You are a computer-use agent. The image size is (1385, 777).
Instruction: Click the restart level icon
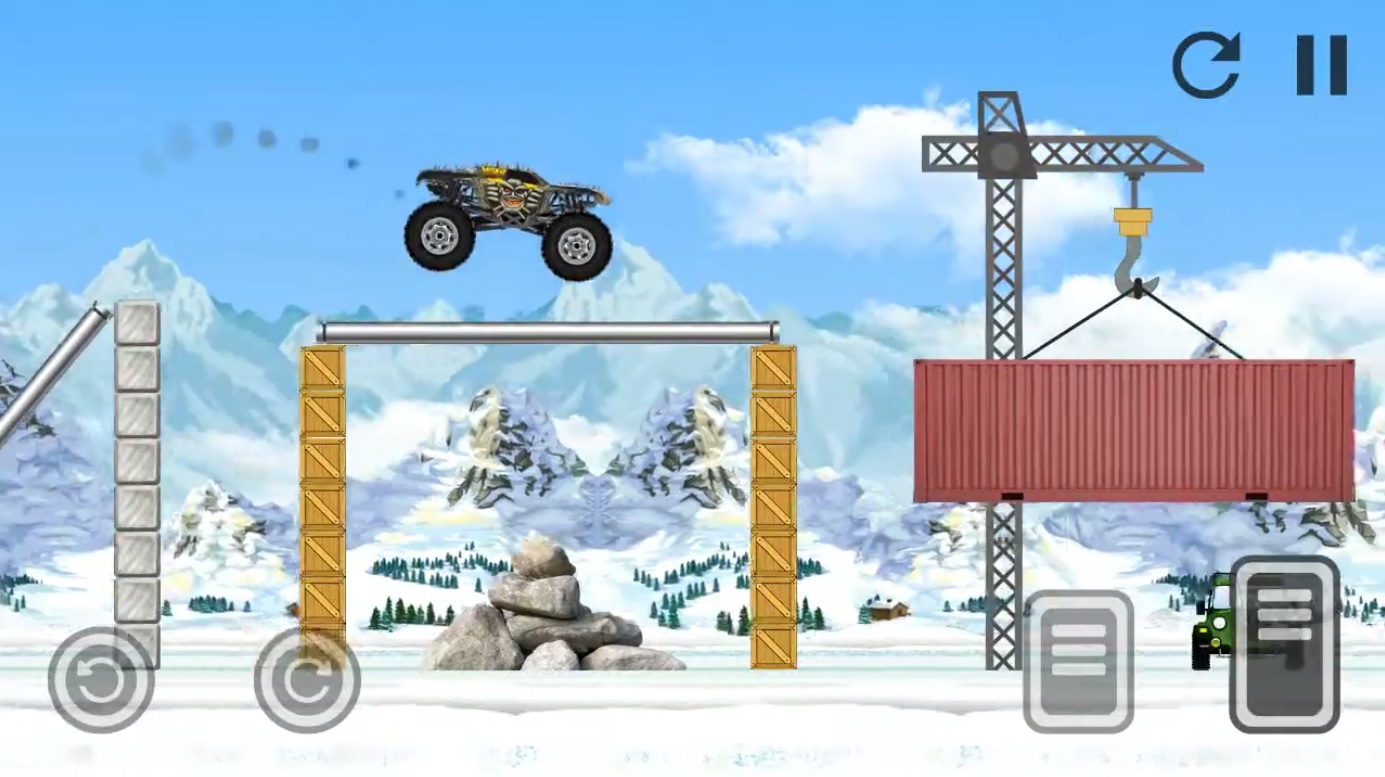(1207, 65)
